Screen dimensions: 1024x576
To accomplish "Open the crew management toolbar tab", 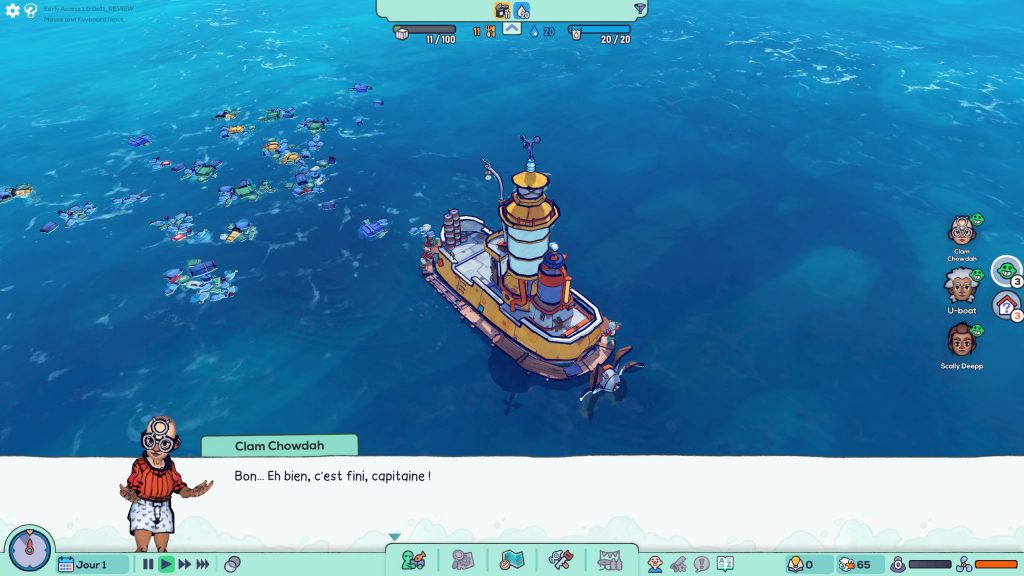I will point(413,560).
